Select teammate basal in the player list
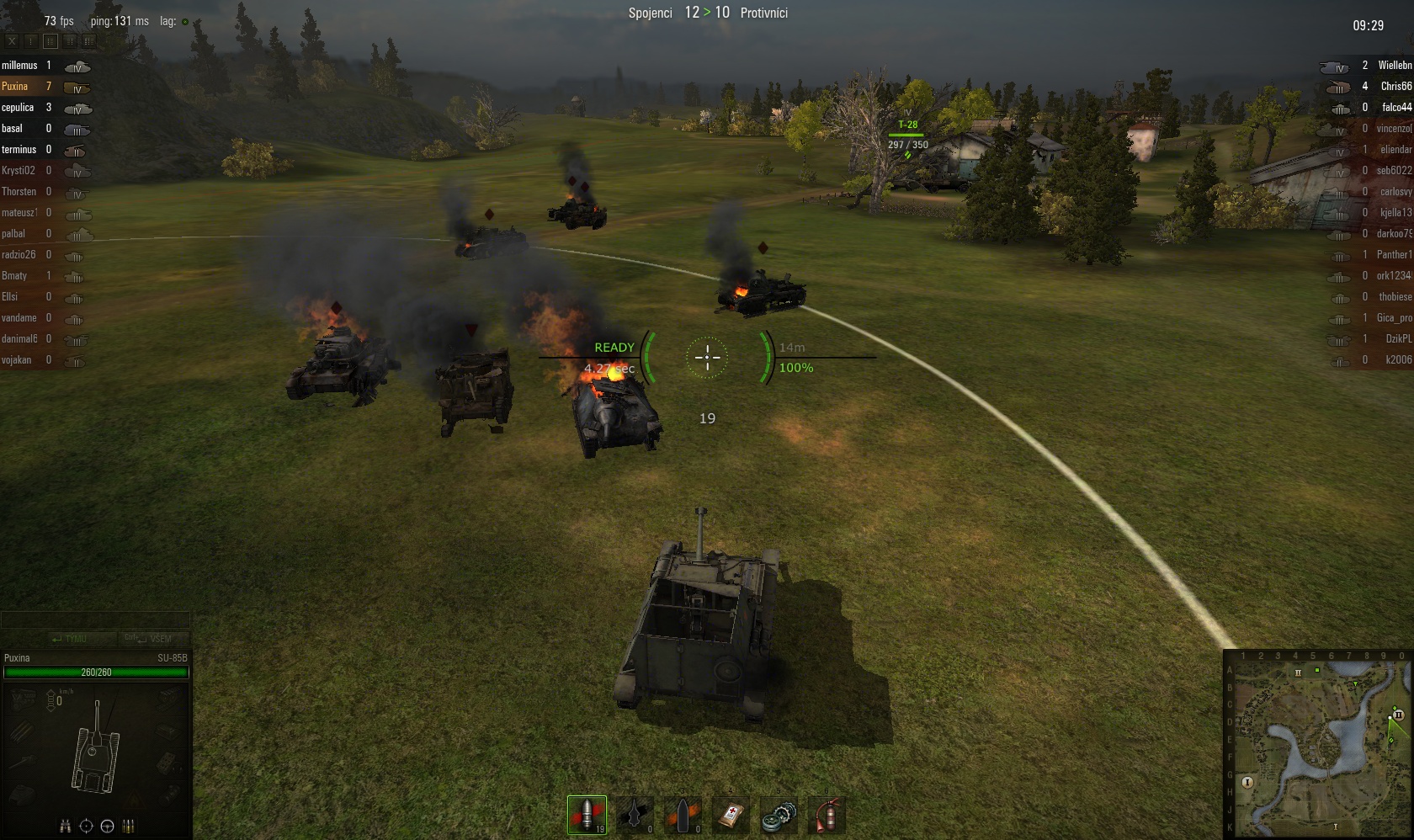 (x=13, y=129)
